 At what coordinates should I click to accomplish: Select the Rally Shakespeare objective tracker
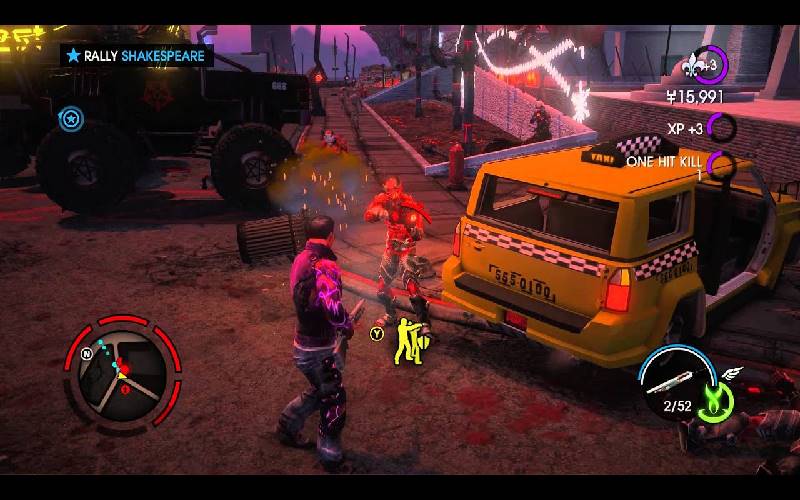tap(136, 56)
